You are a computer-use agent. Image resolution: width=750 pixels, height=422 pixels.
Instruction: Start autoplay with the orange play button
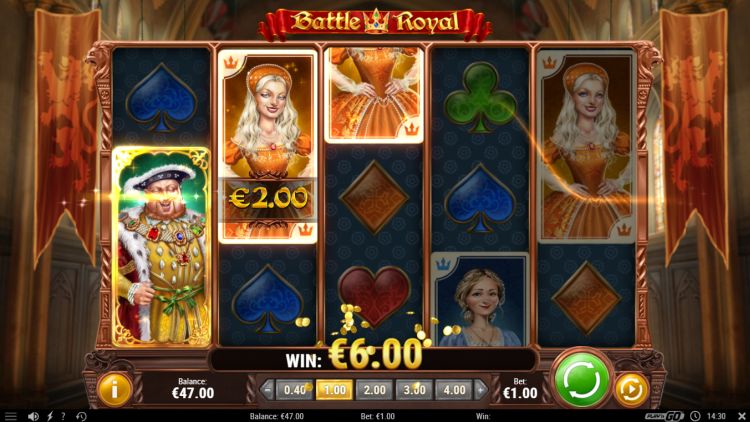pyautogui.click(x=631, y=389)
